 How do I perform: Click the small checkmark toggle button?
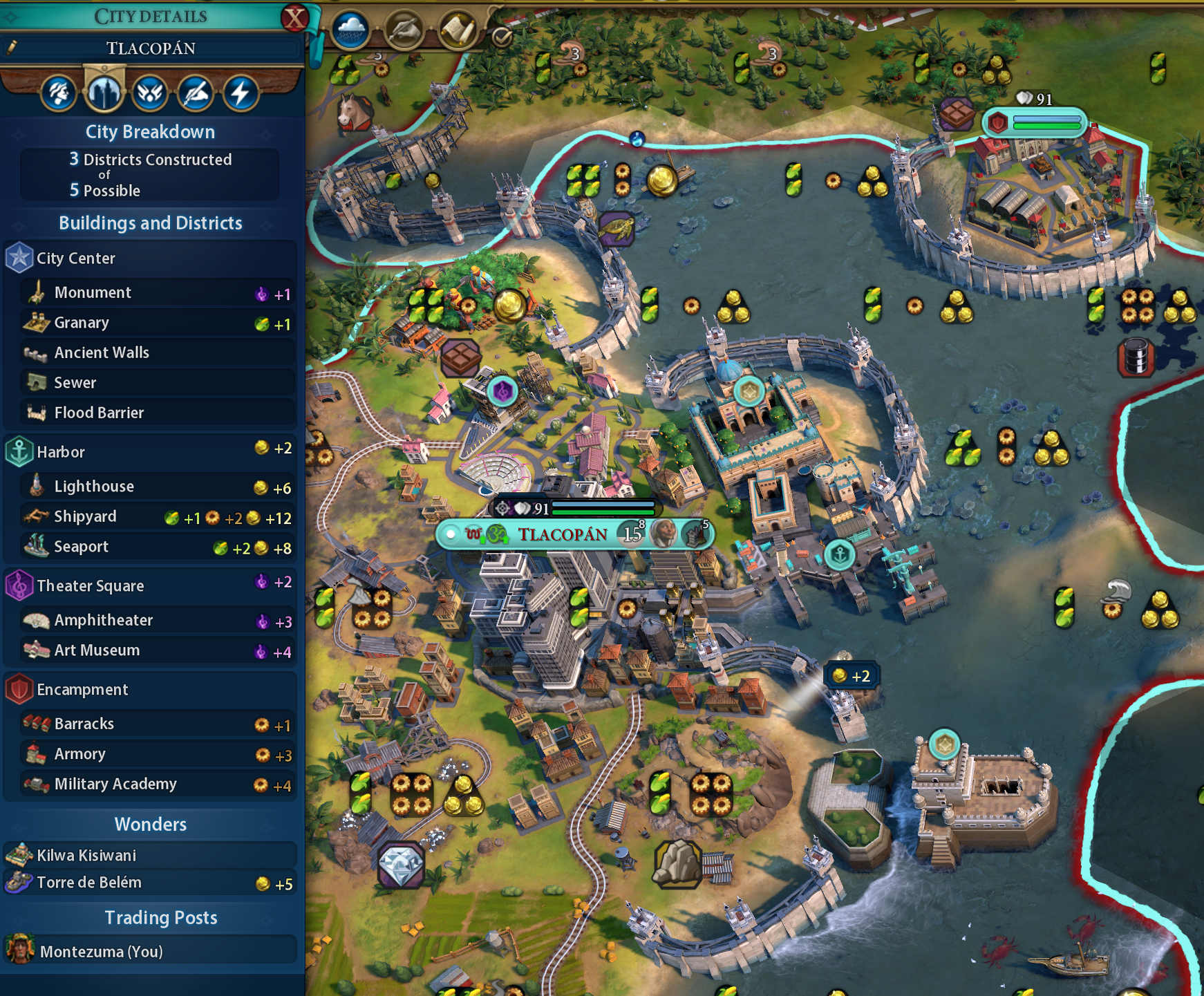(502, 37)
